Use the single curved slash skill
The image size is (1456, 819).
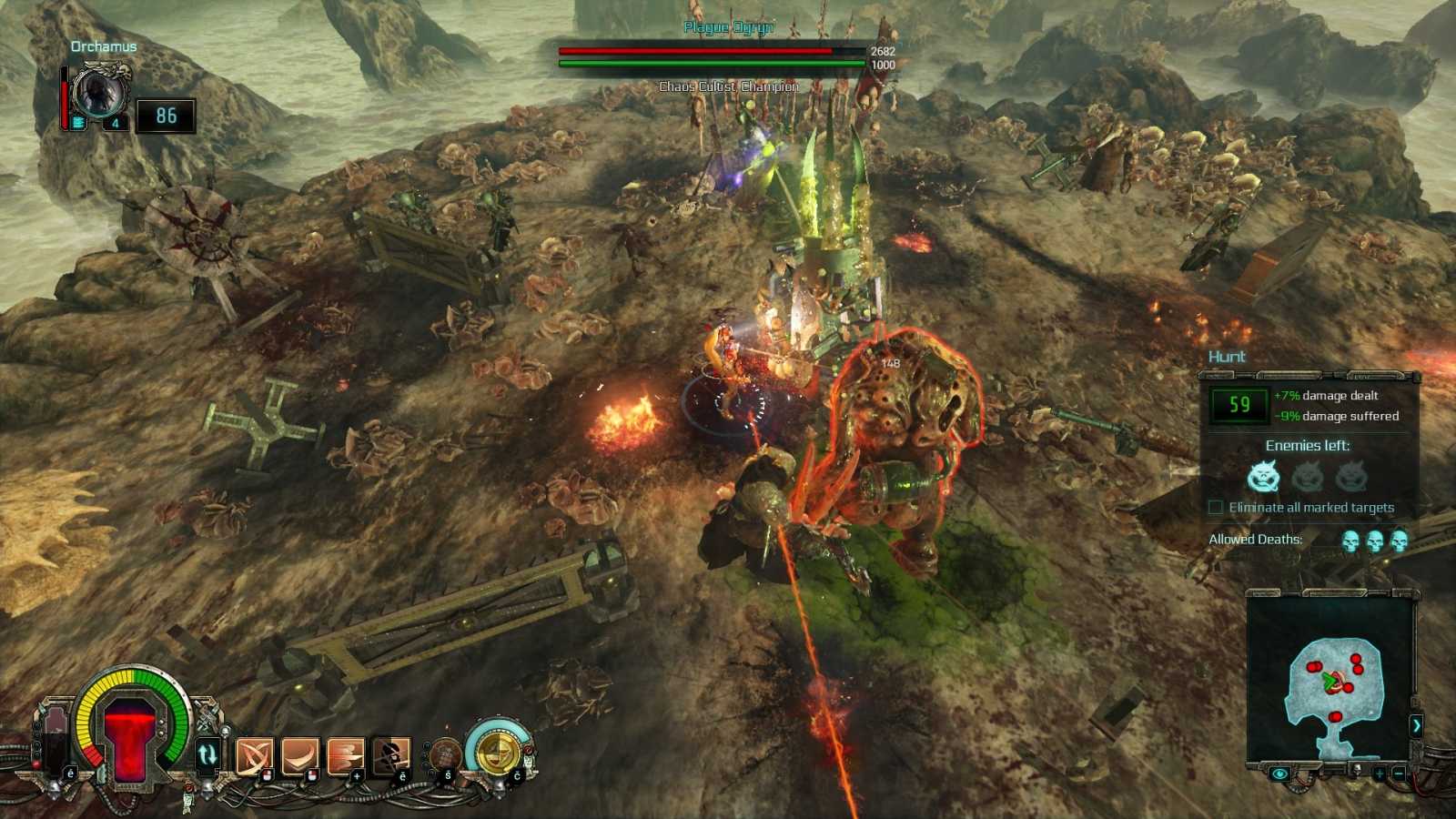299,754
